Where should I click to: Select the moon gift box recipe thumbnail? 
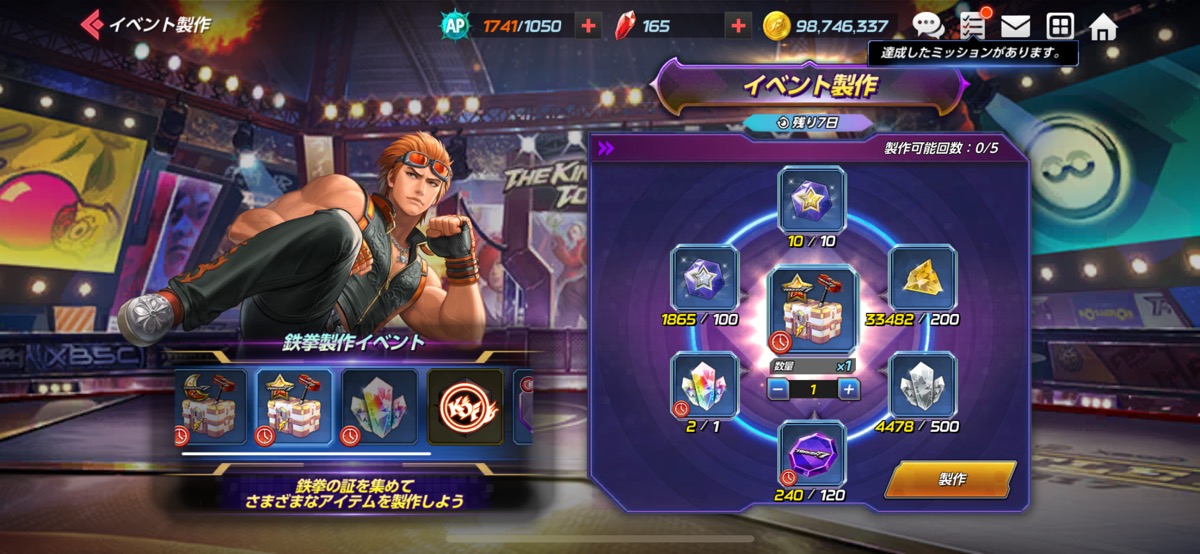(x=210, y=406)
